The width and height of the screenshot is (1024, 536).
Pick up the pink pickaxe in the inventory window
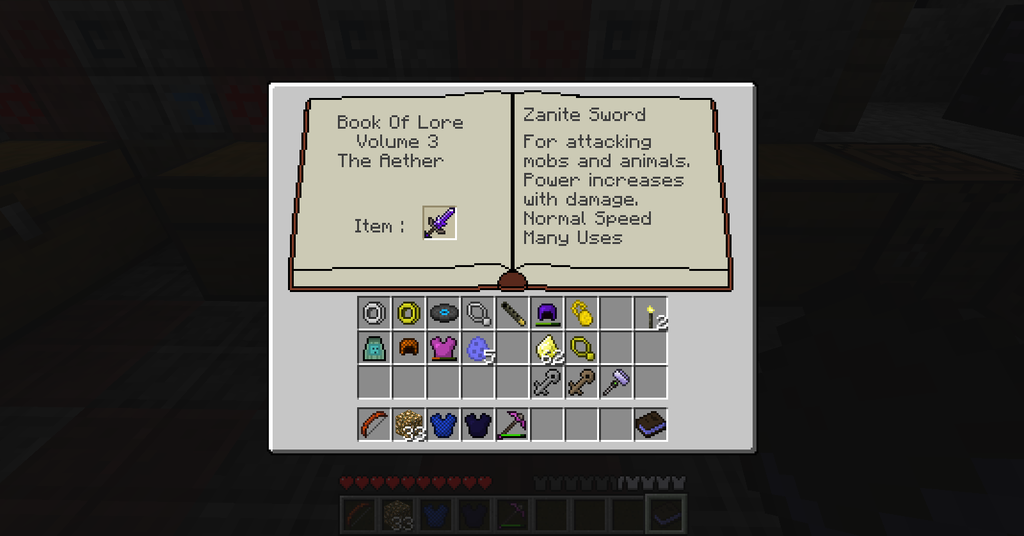coord(512,424)
